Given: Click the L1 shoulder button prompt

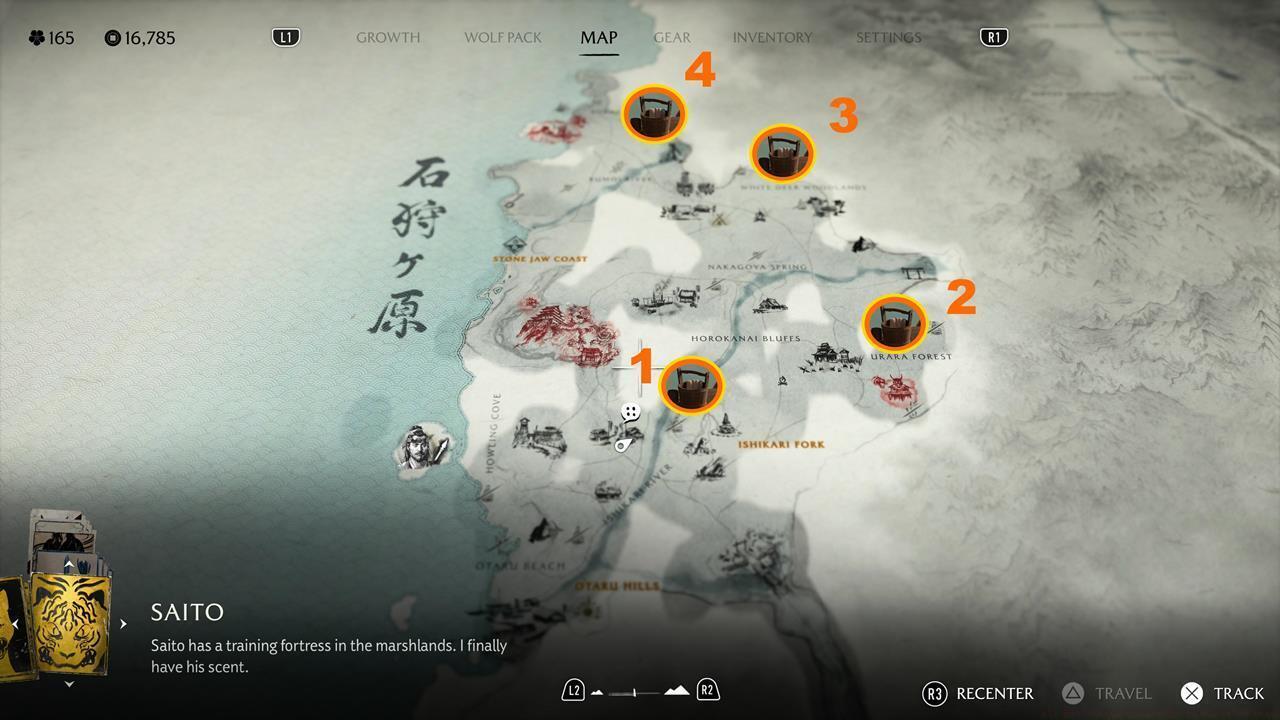Looking at the screenshot, I should [285, 35].
